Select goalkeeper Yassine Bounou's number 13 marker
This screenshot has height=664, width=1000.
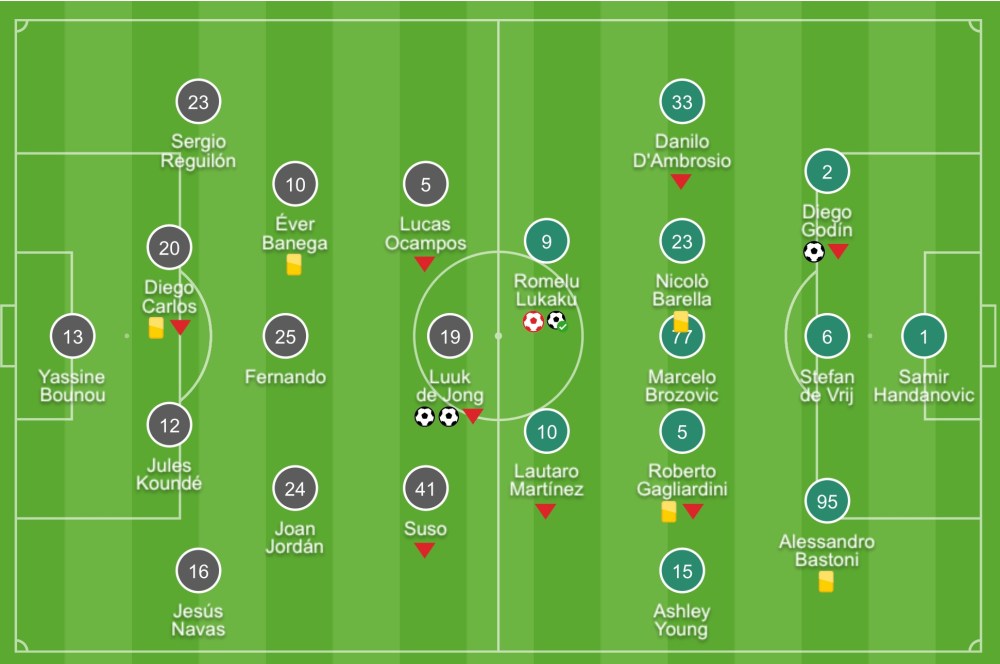click(73, 337)
